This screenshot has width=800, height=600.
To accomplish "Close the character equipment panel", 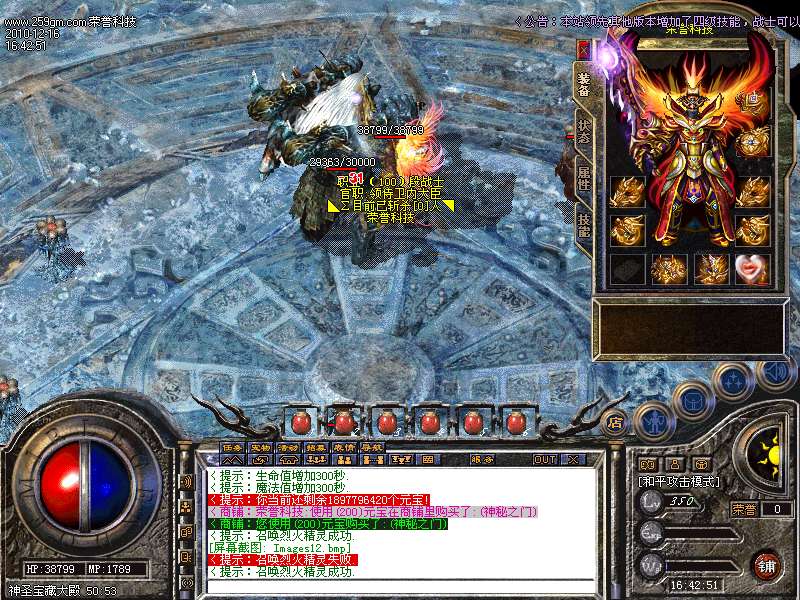I will tap(584, 49).
